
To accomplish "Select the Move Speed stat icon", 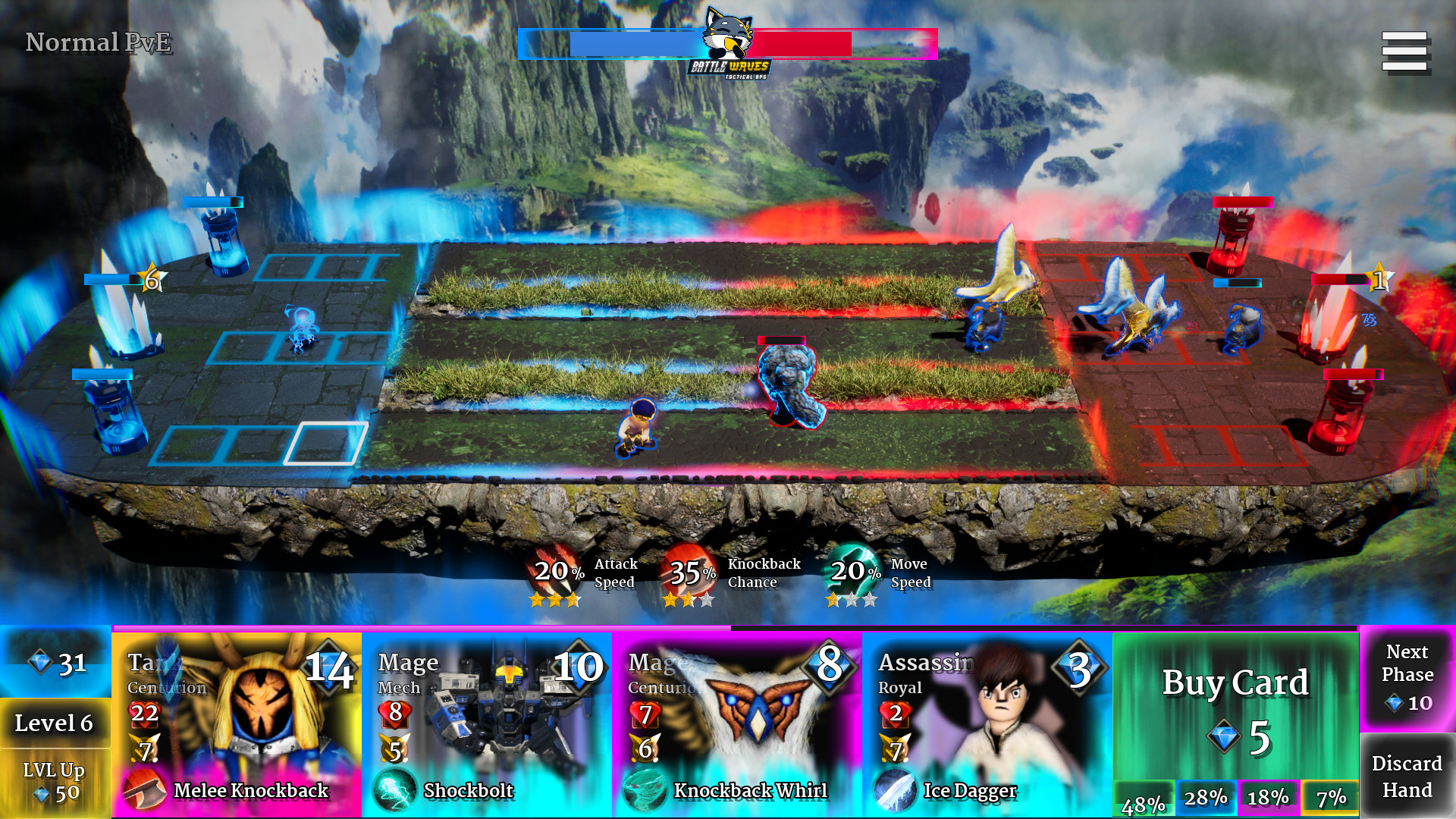I will [853, 572].
